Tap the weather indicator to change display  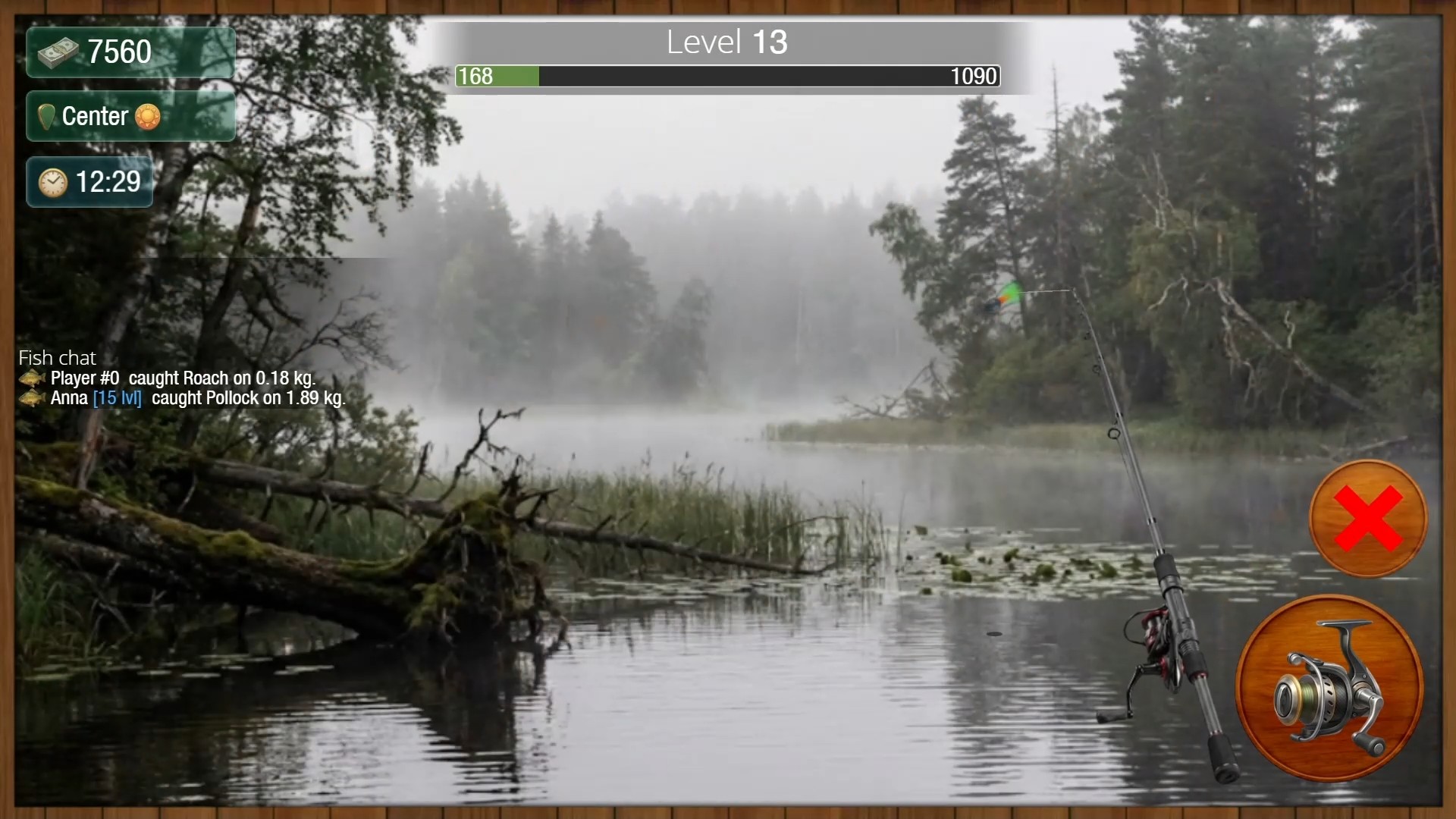pos(149,116)
